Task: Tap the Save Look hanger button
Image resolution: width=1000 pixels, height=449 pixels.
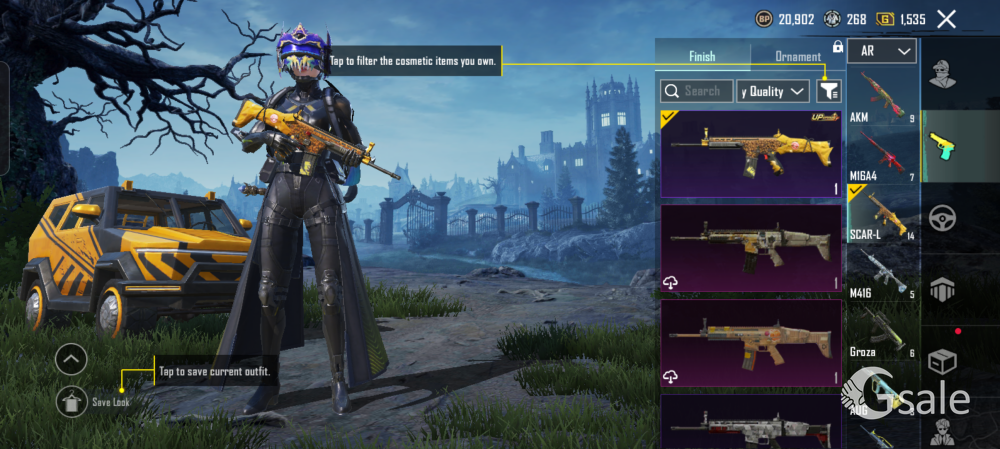Action: click(71, 401)
